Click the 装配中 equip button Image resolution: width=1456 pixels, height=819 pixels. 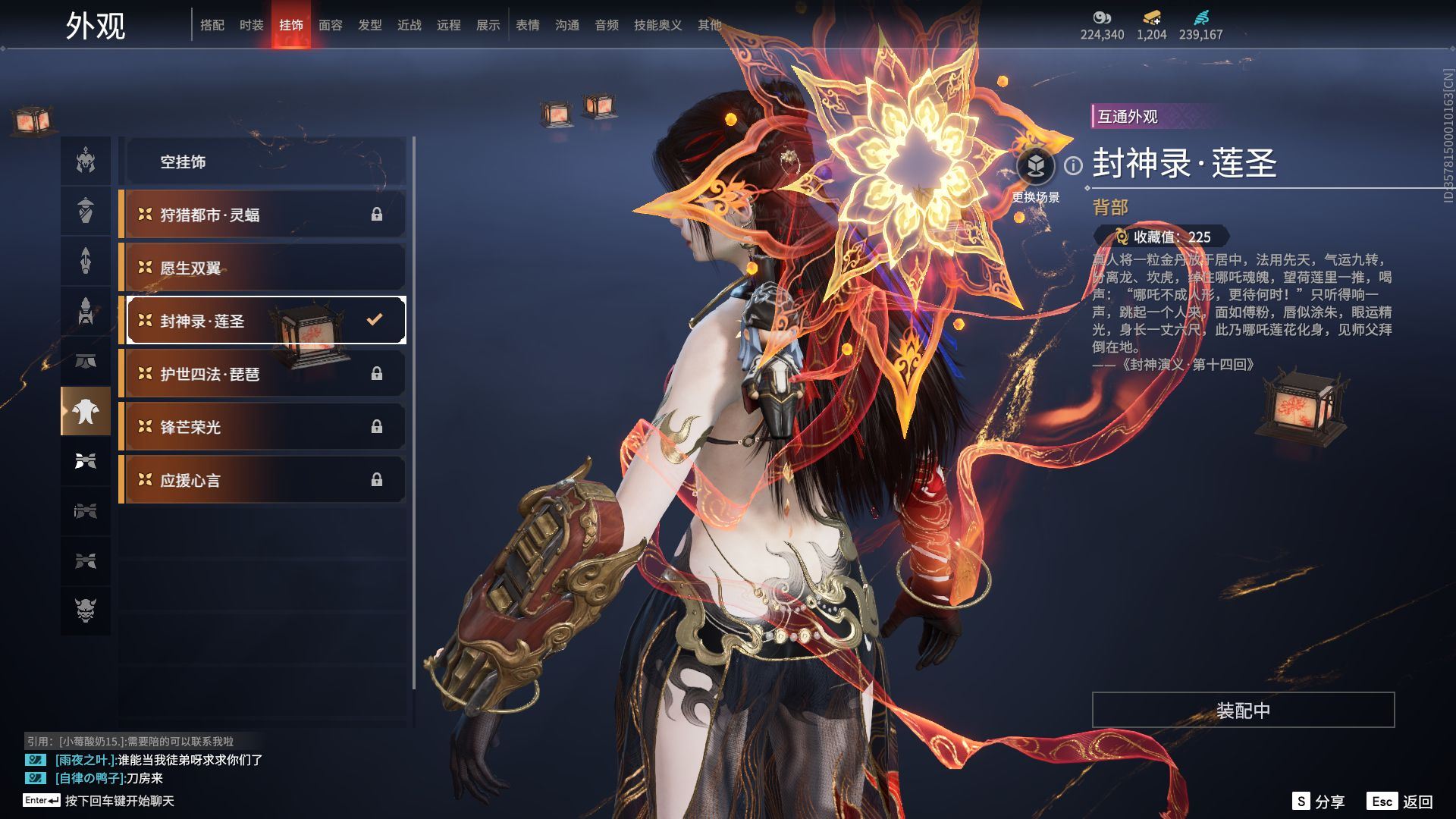1242,710
